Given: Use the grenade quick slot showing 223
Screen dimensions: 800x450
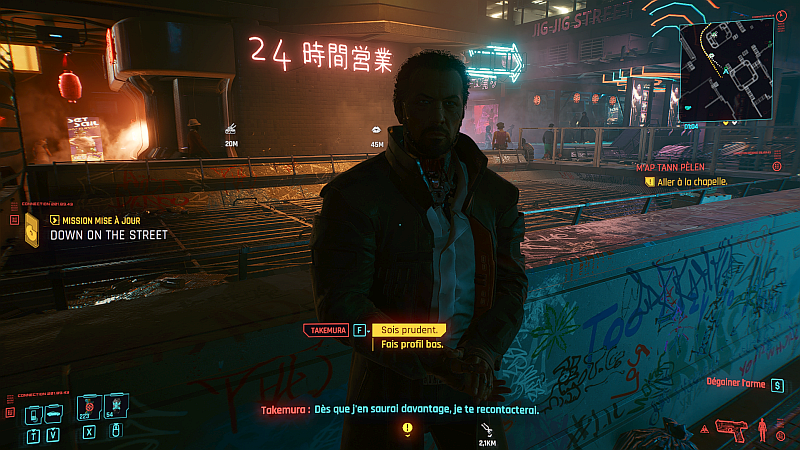Looking at the screenshot, I should pos(88,410).
